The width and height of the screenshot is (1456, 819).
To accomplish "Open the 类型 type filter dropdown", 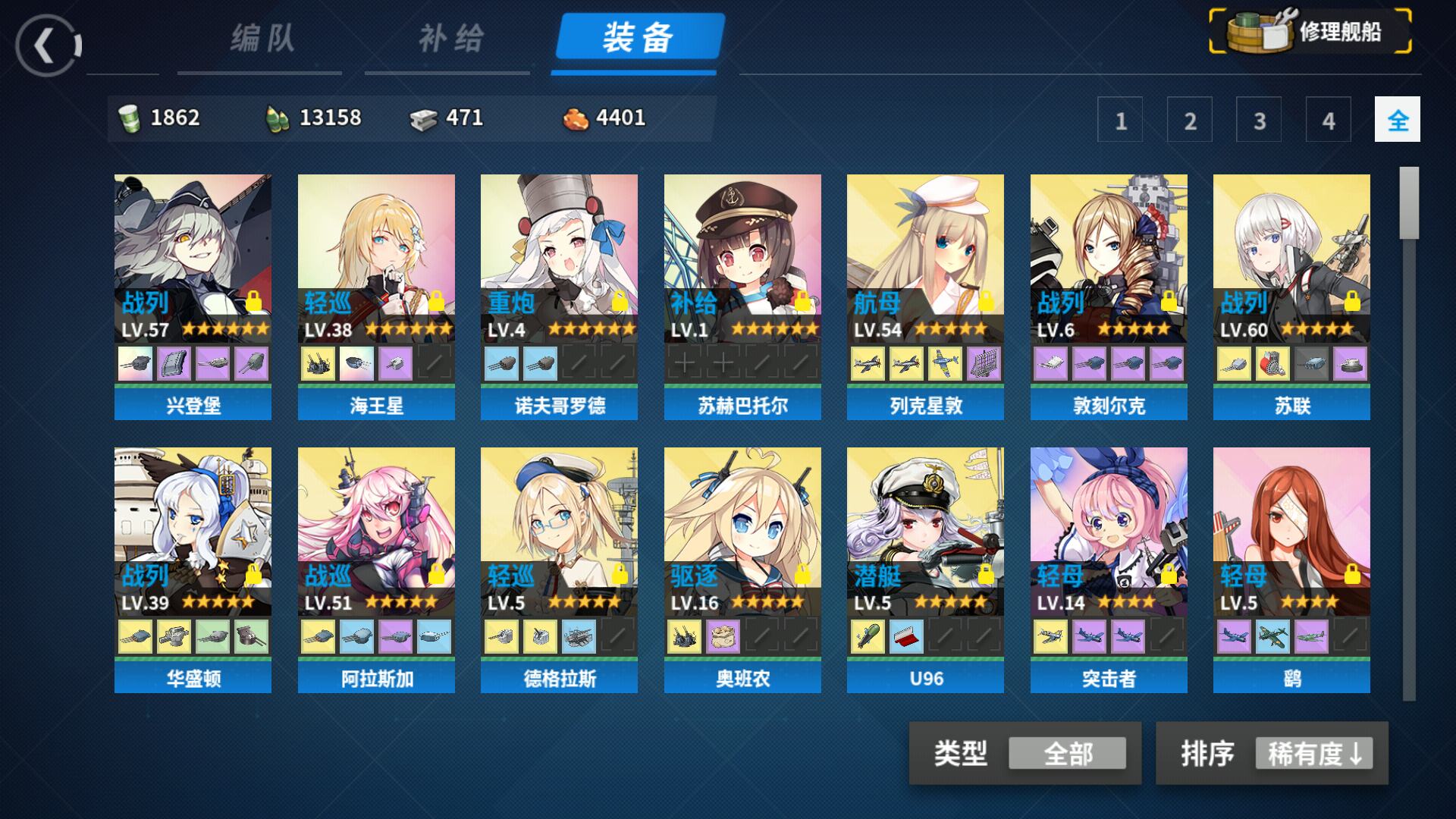I will (x=1066, y=754).
